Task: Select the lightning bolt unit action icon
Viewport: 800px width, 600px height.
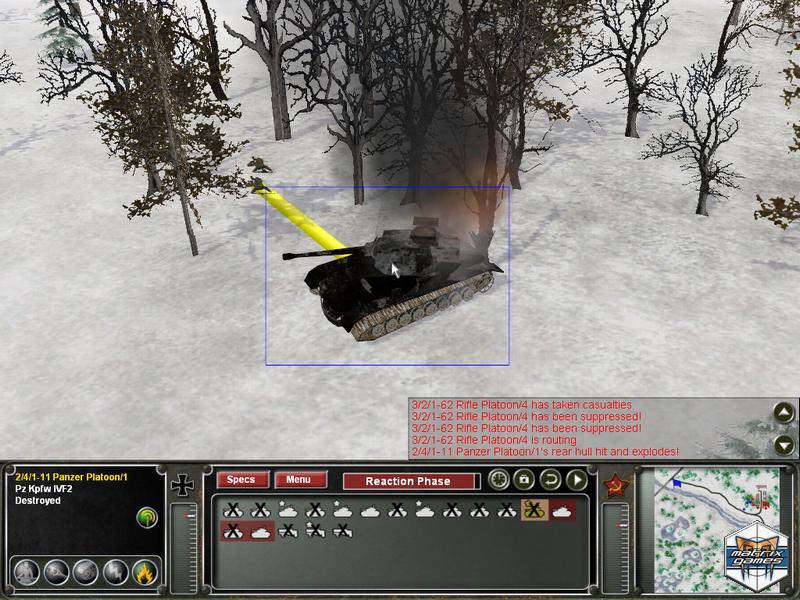Action: [x=116, y=572]
